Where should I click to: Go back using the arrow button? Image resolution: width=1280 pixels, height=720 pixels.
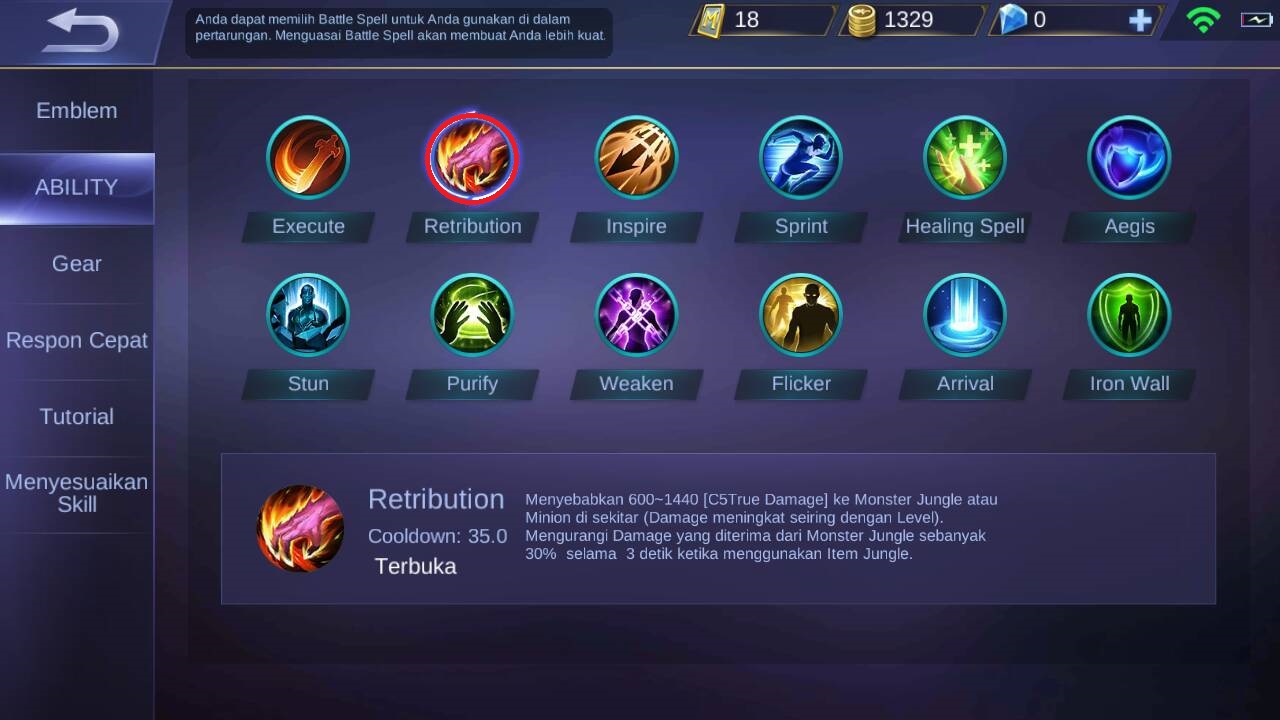pyautogui.click(x=82, y=32)
